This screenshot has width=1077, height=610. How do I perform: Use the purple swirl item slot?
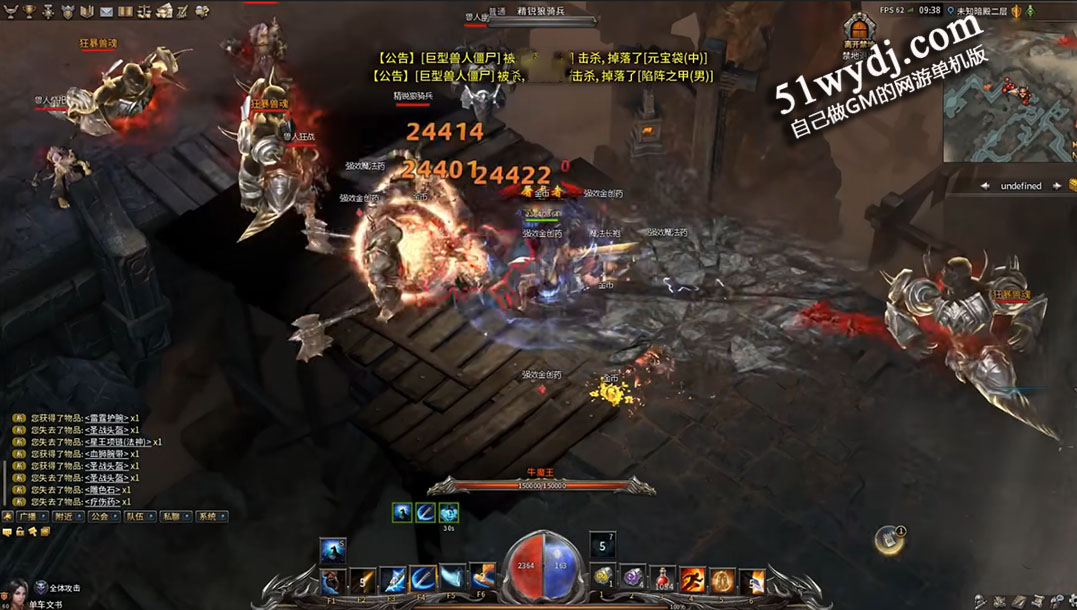pos(632,579)
